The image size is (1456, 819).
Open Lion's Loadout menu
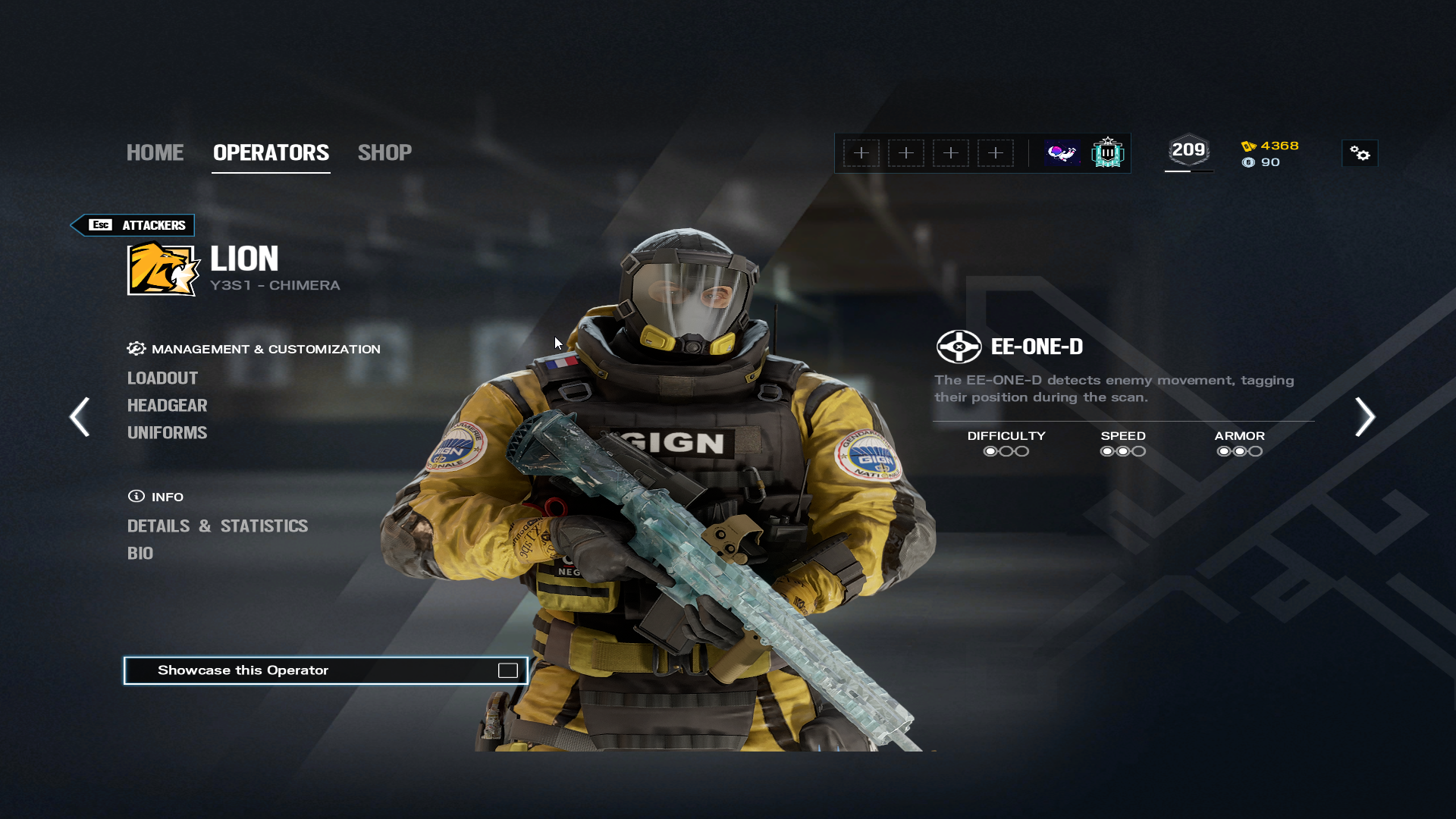[162, 378]
